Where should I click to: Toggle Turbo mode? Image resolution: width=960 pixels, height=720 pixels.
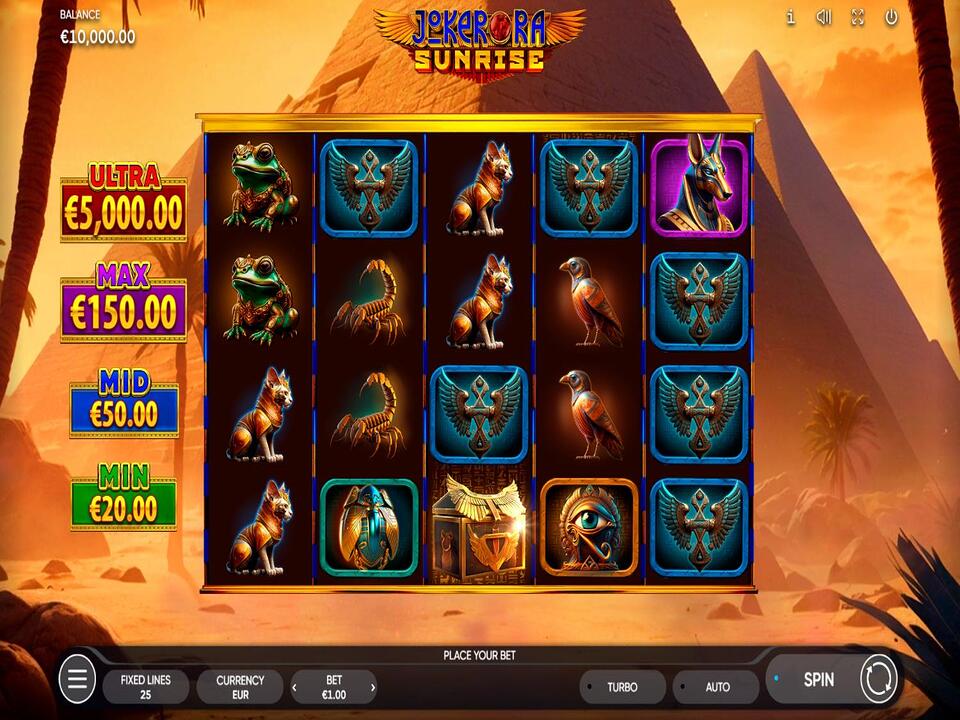[x=622, y=687]
